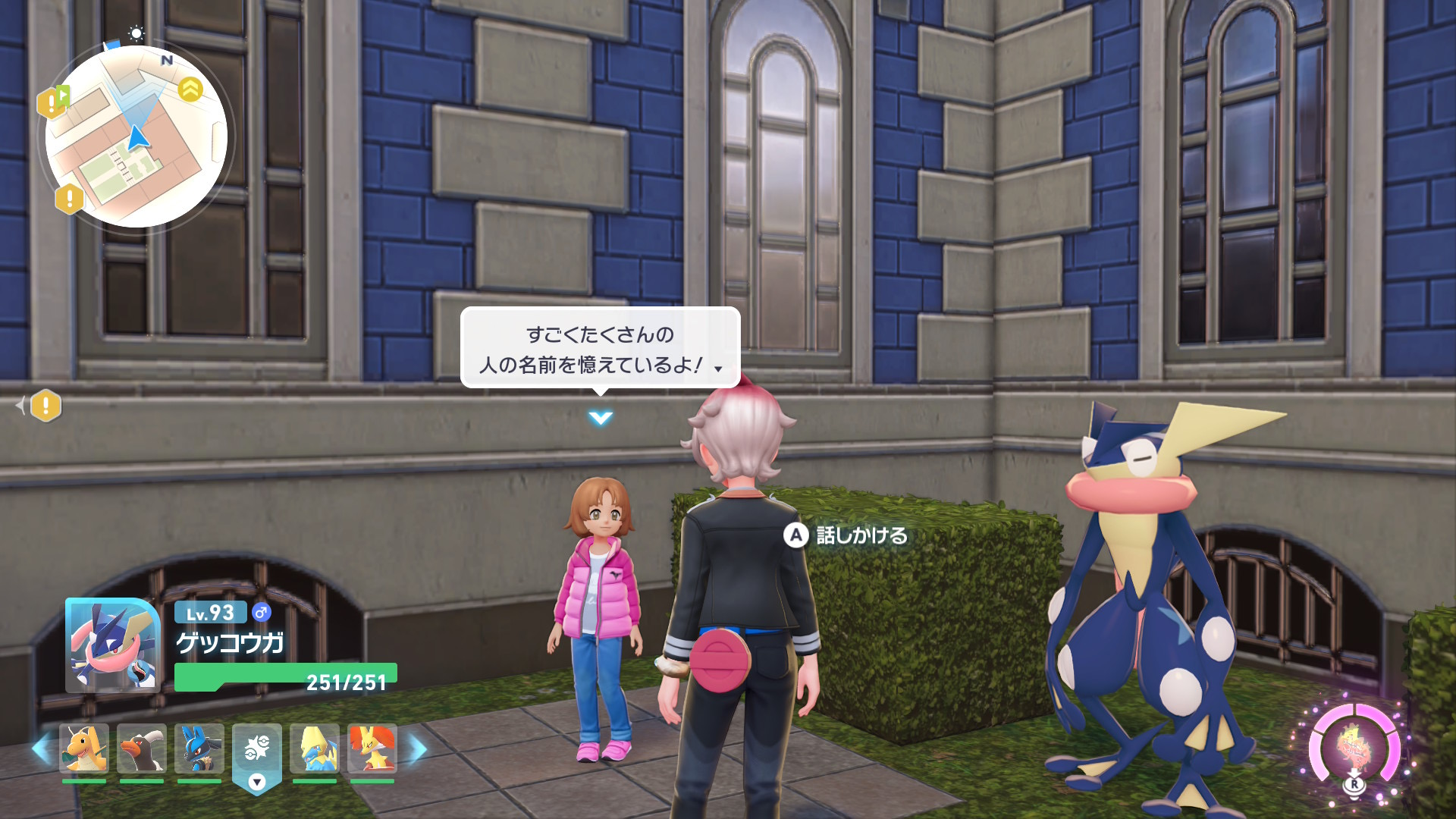Image resolution: width=1456 pixels, height=819 pixels.
Task: Click the quest marker with green flag
Action: [53, 102]
